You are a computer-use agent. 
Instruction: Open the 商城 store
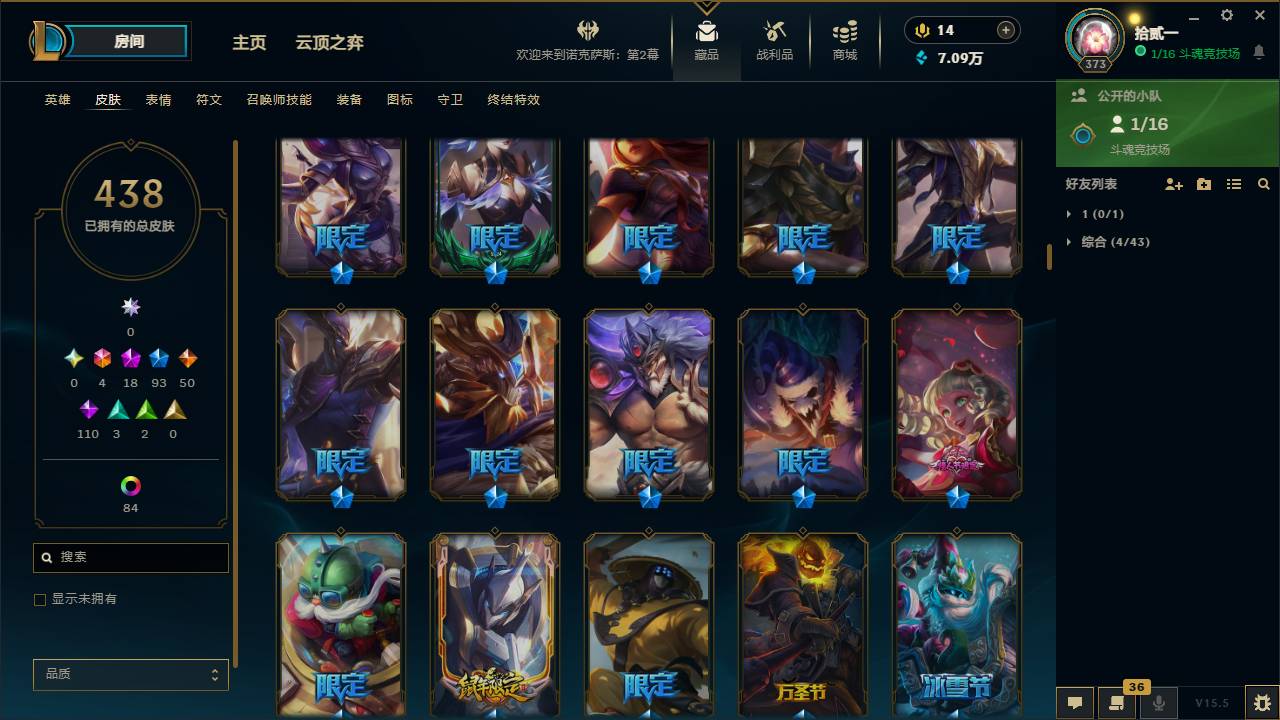click(x=843, y=40)
